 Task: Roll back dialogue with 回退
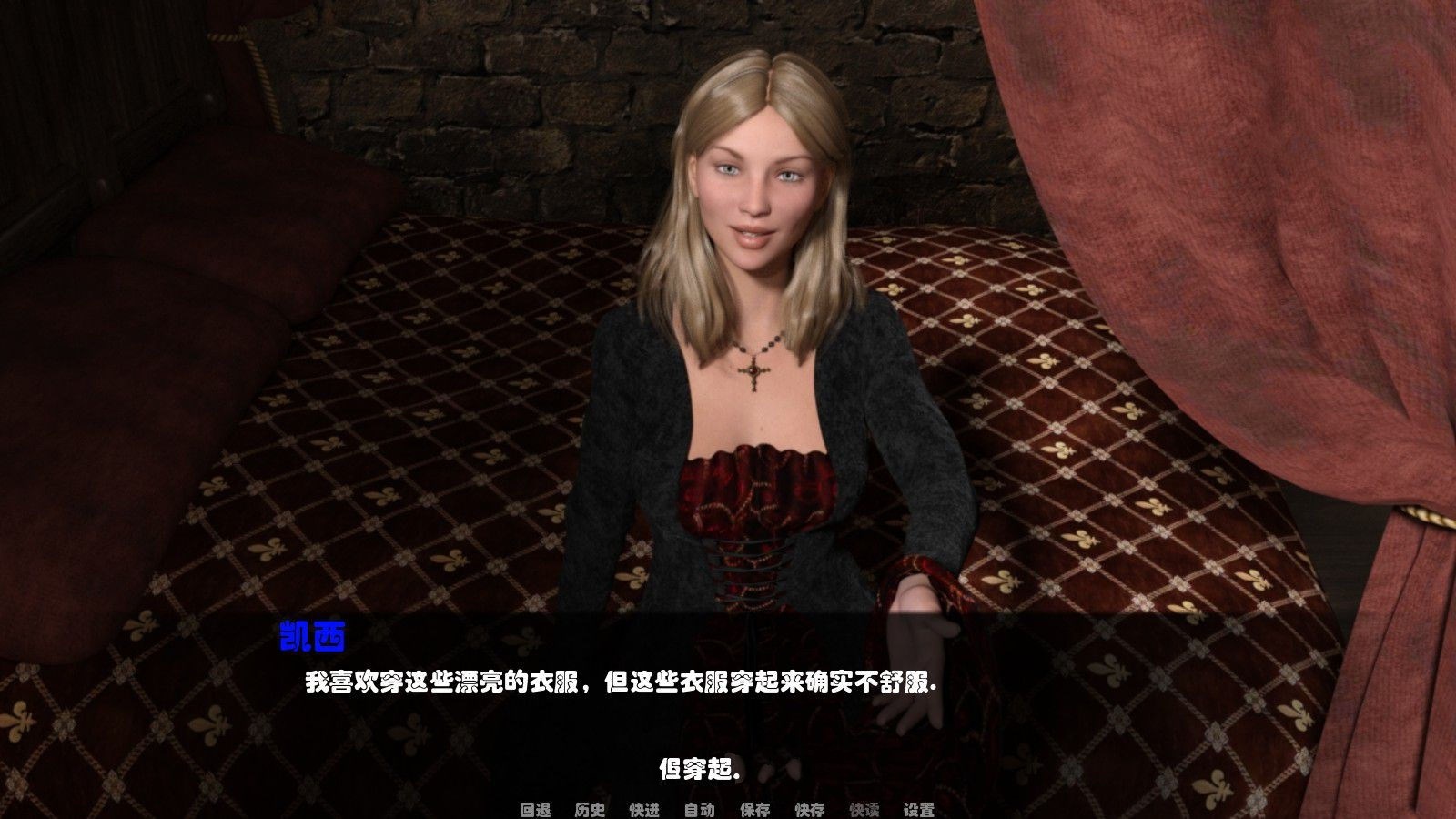tap(536, 808)
